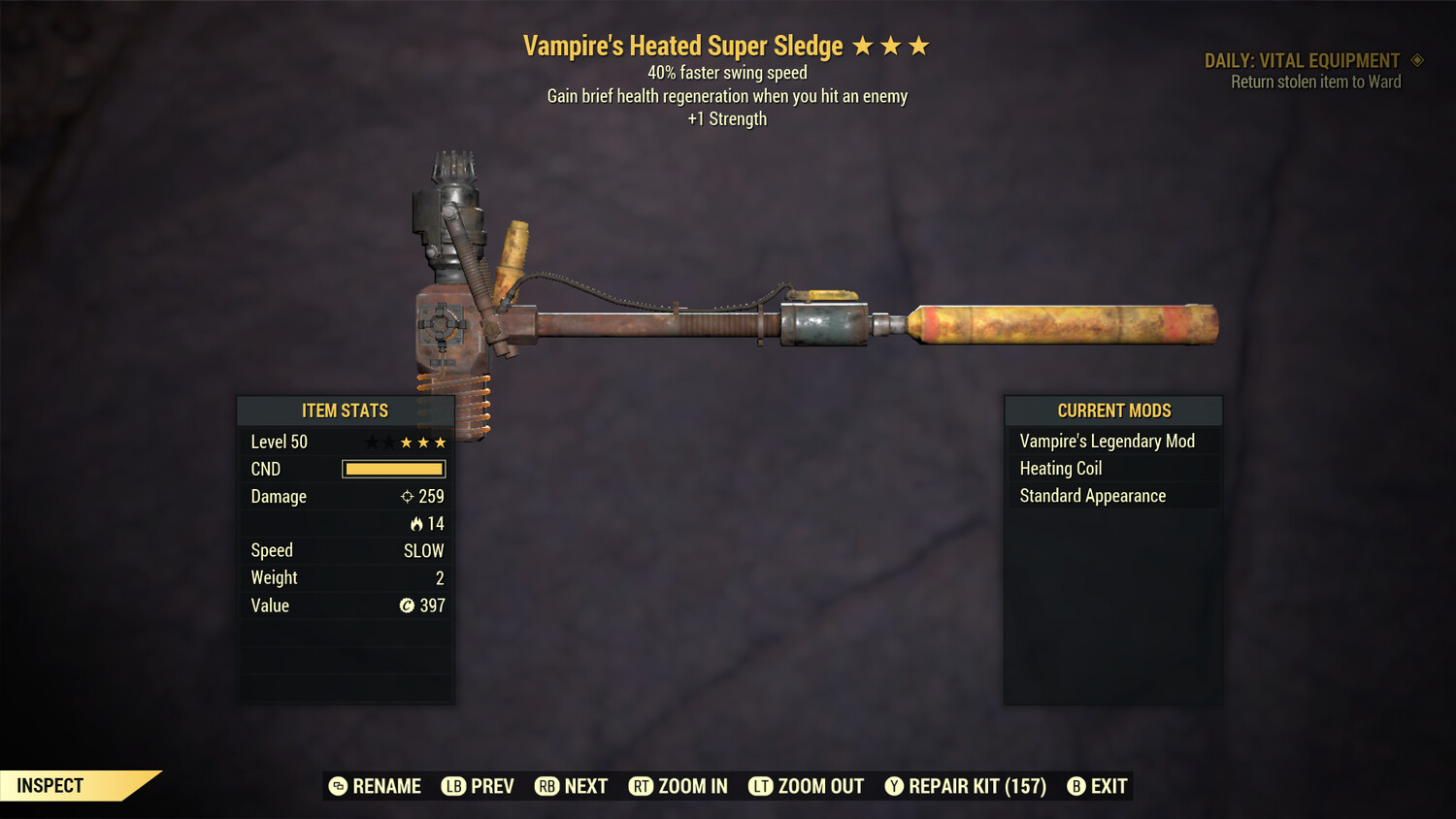This screenshot has height=819, width=1456.
Task: Toggle Standard Appearance in Current Mods
Action: [1091, 496]
